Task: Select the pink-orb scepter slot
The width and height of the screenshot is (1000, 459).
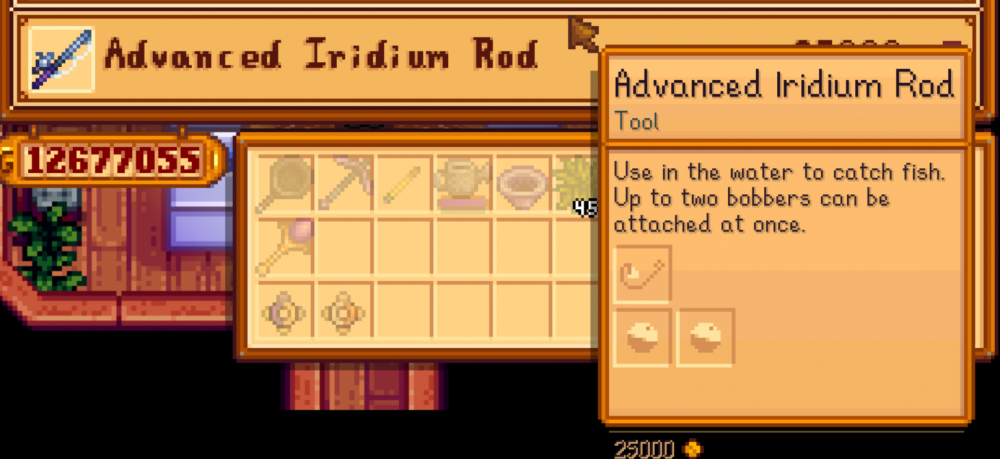Action: click(284, 247)
